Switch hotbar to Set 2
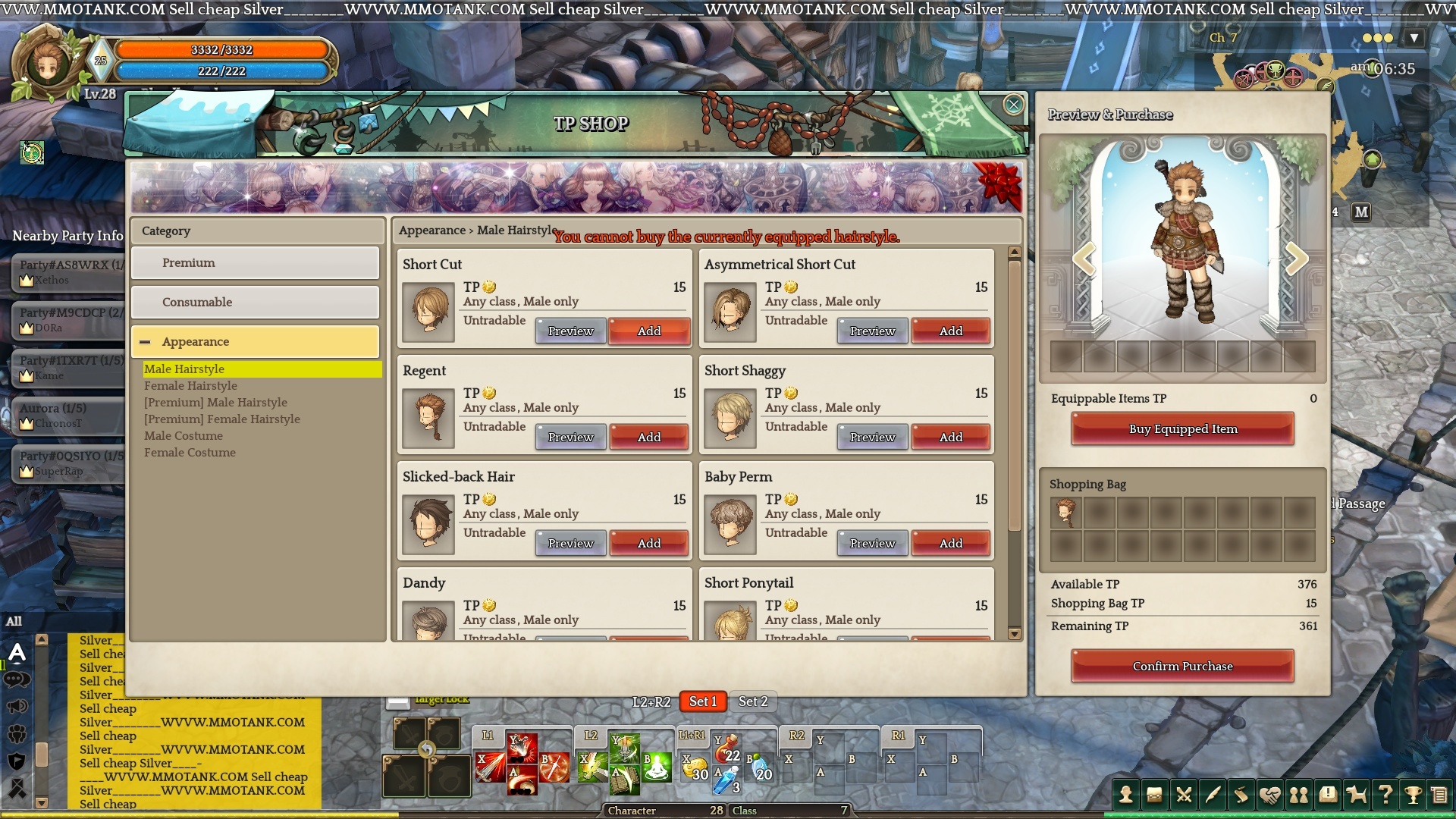 [x=752, y=701]
